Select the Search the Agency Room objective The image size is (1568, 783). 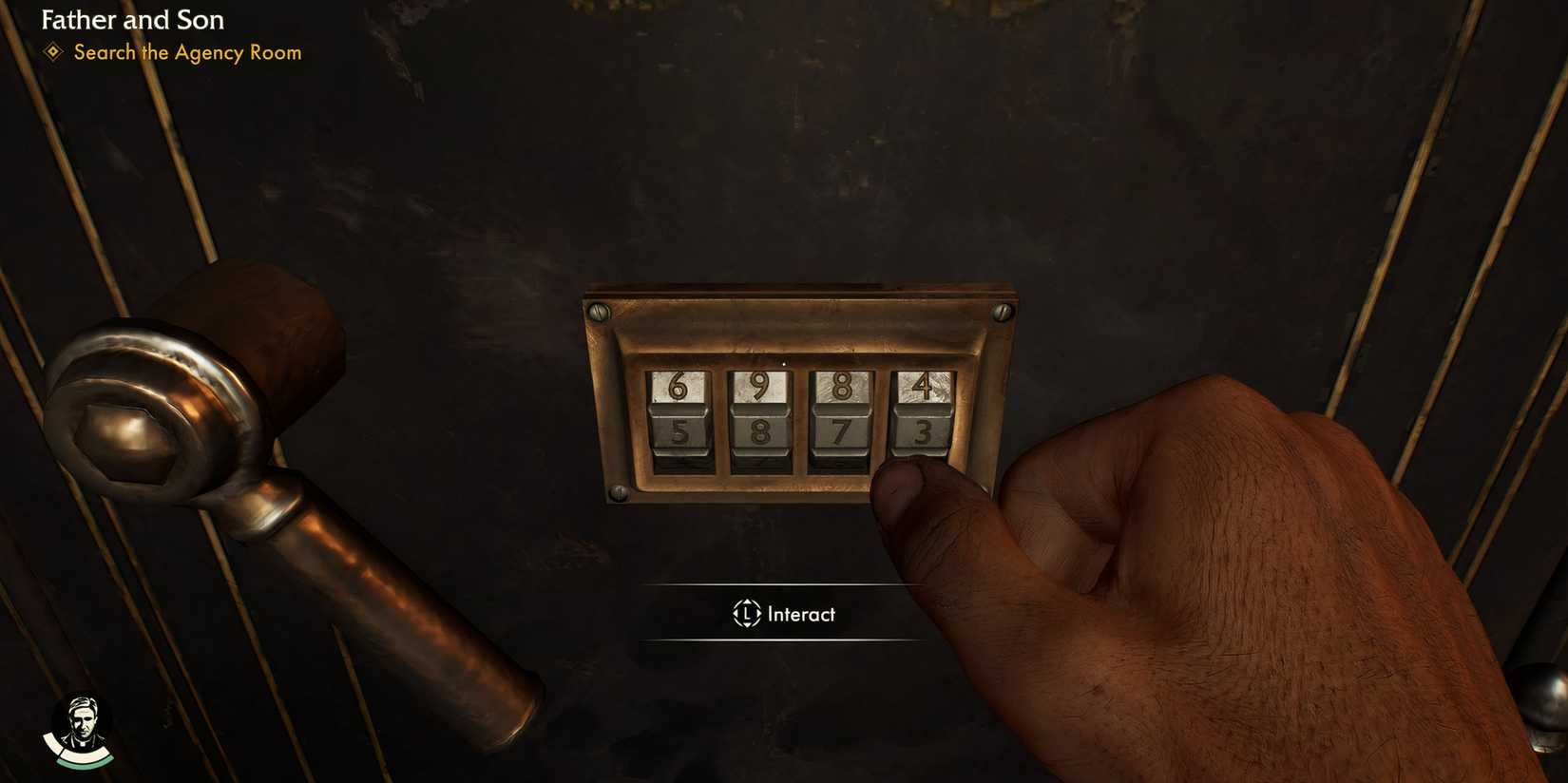pos(186,53)
